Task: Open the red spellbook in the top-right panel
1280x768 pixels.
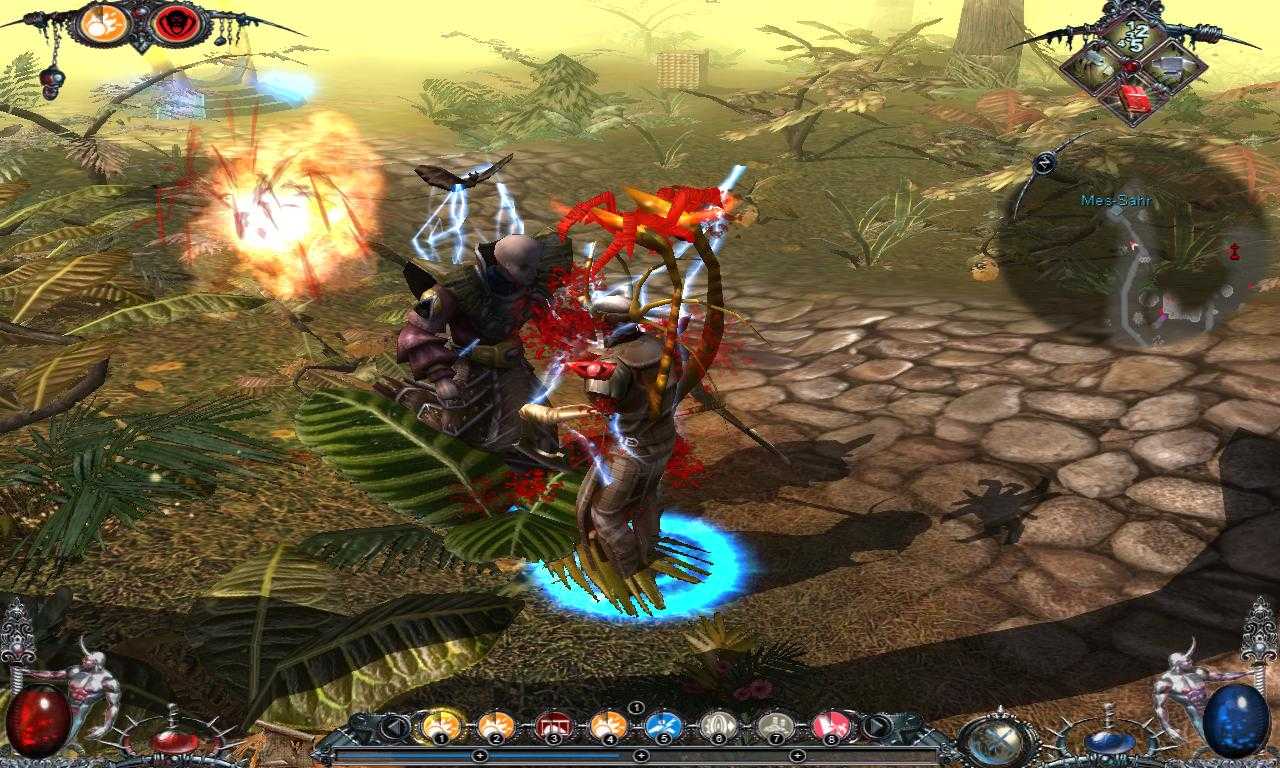Action: point(1134,98)
